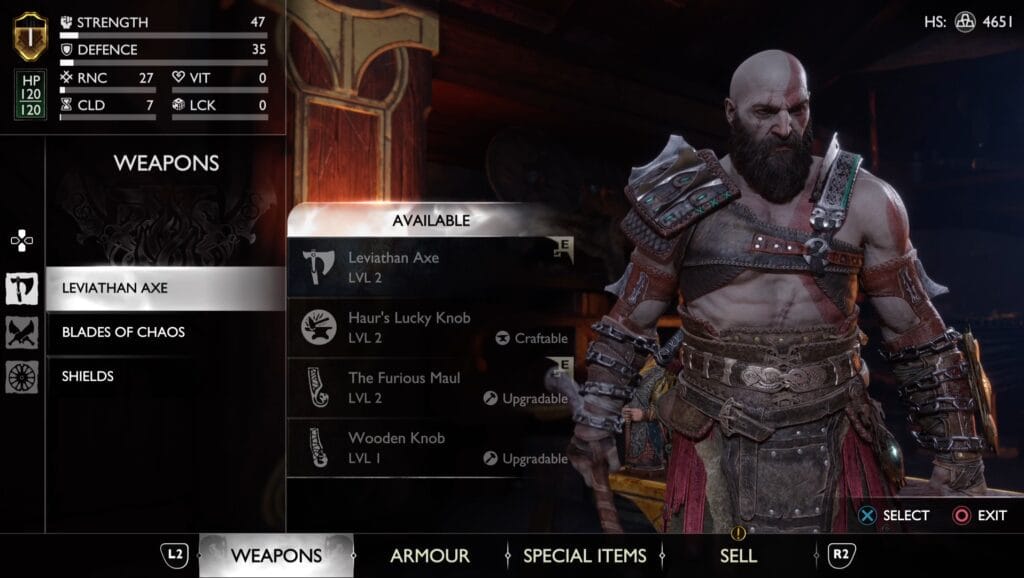Viewport: 1024px width, 578px height.
Task: Open the Sell tab
Action: 738,556
